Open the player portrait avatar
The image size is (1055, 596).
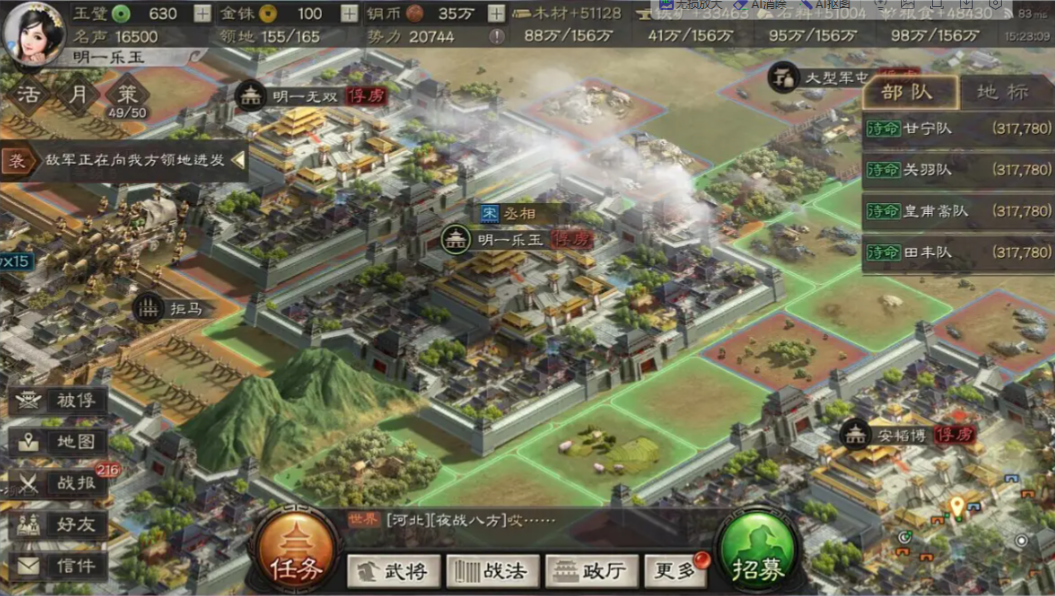click(x=34, y=33)
